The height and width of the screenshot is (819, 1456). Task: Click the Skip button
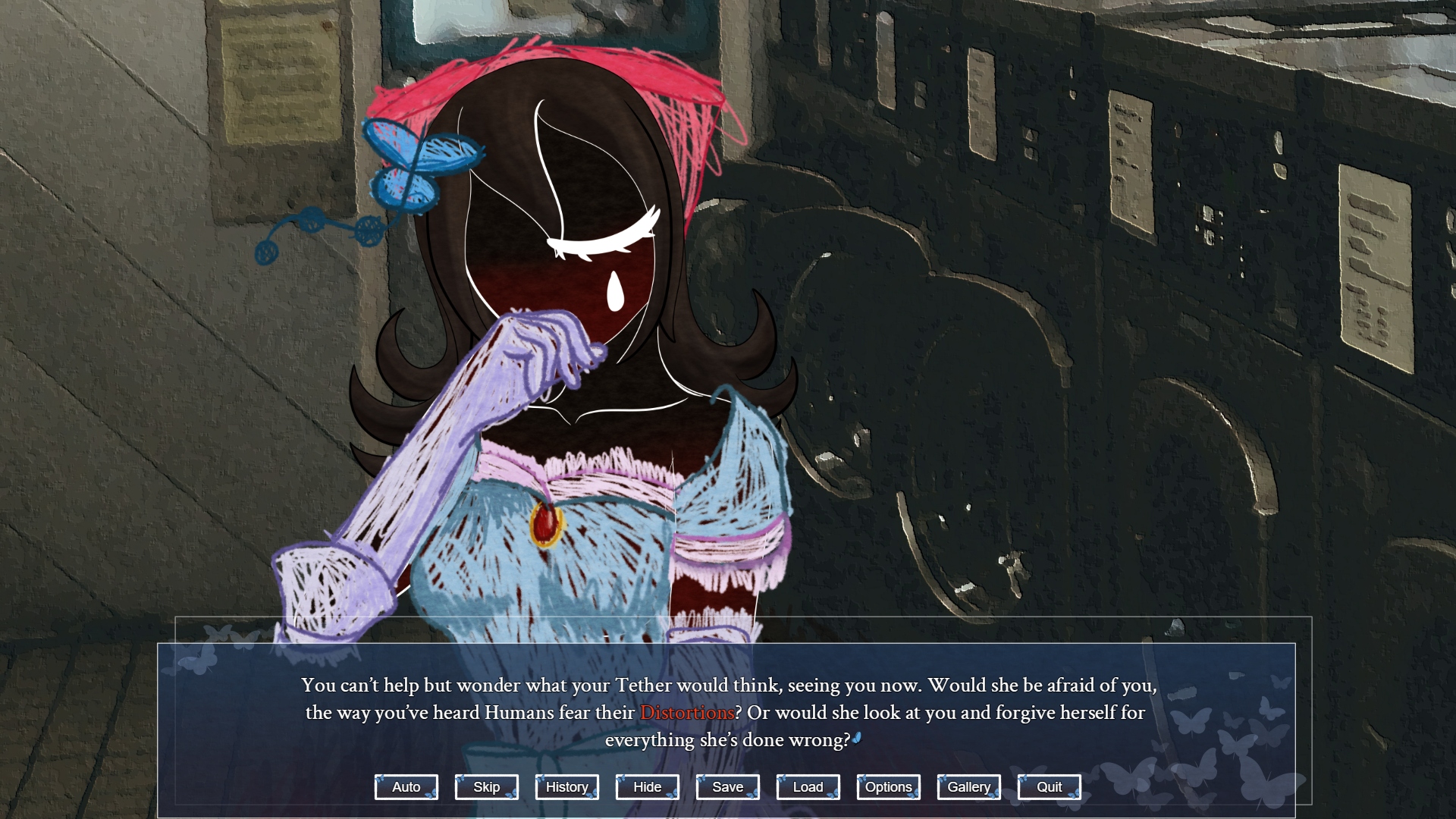486,787
